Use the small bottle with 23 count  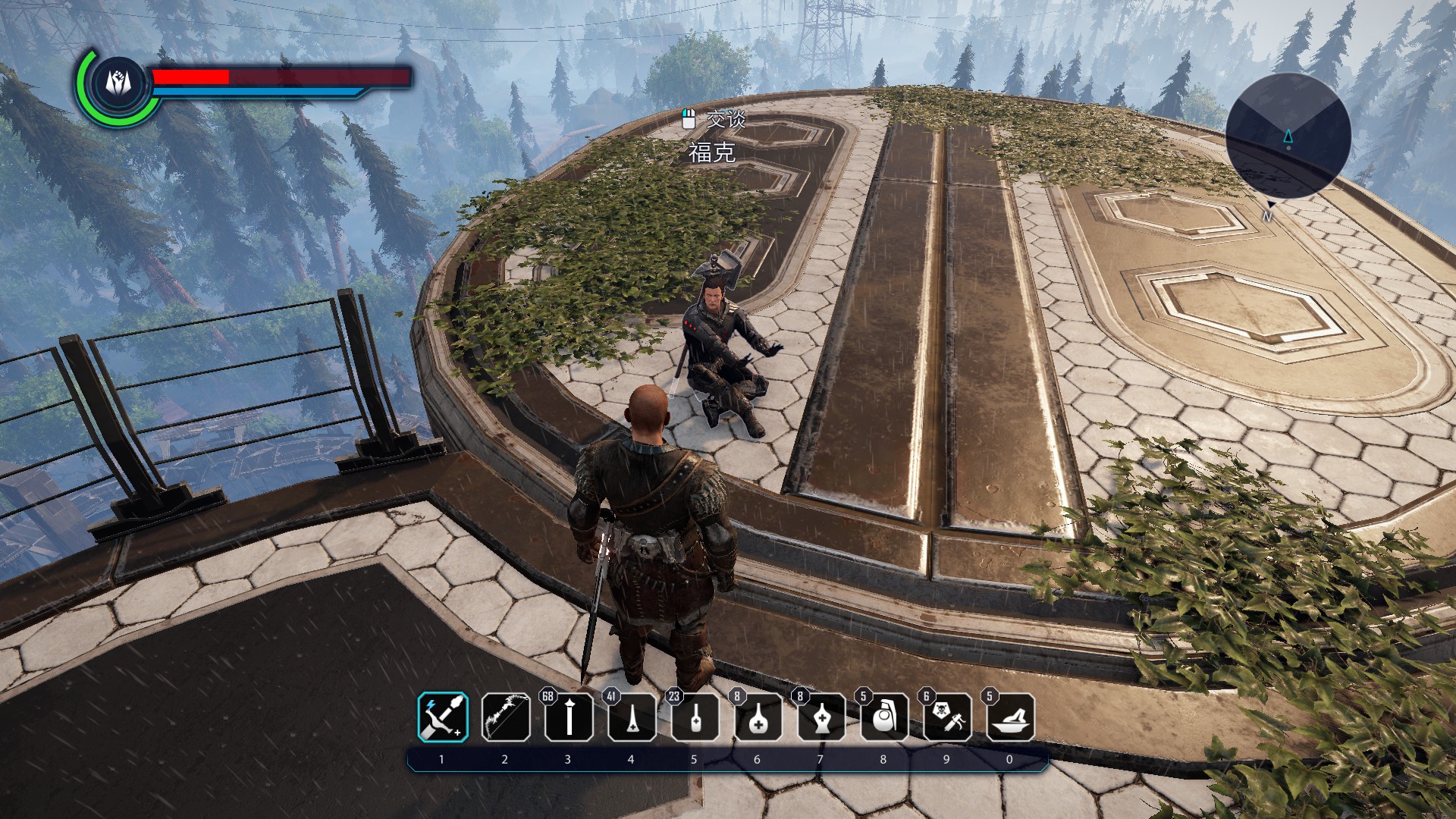695,717
